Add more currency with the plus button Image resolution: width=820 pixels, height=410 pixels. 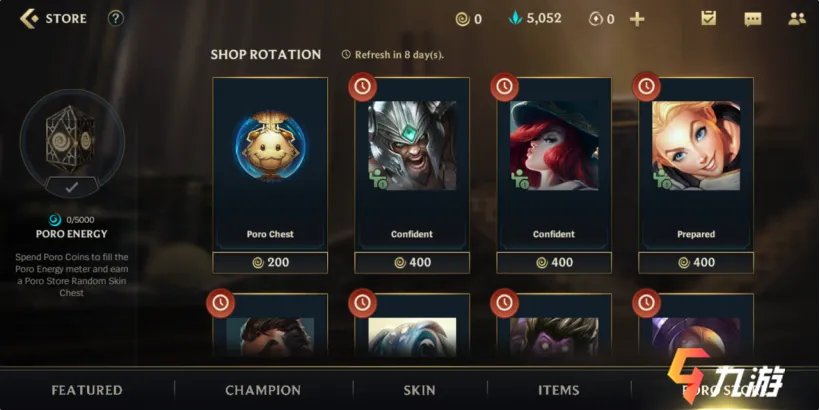pos(637,19)
